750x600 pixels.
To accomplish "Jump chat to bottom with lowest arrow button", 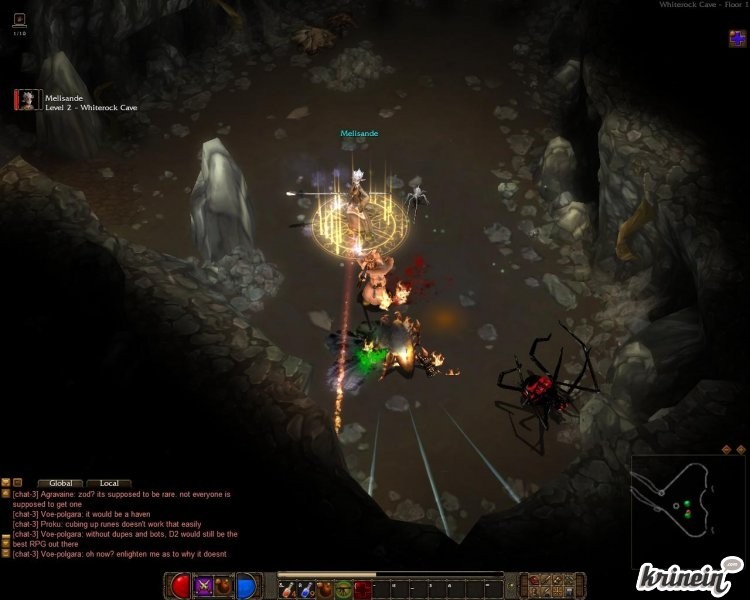I will coord(6,552).
